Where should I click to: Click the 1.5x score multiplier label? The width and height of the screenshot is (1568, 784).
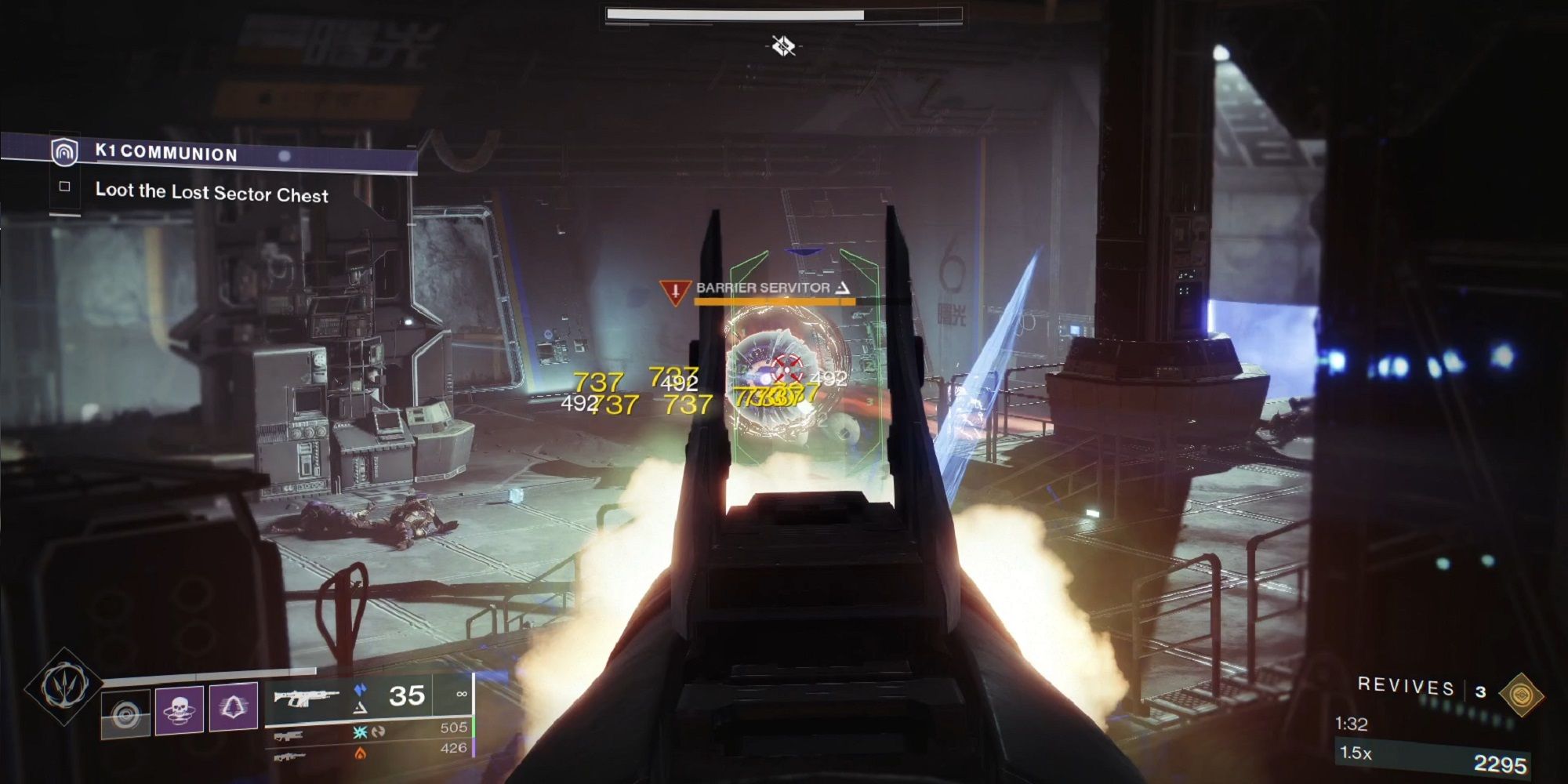[1356, 753]
